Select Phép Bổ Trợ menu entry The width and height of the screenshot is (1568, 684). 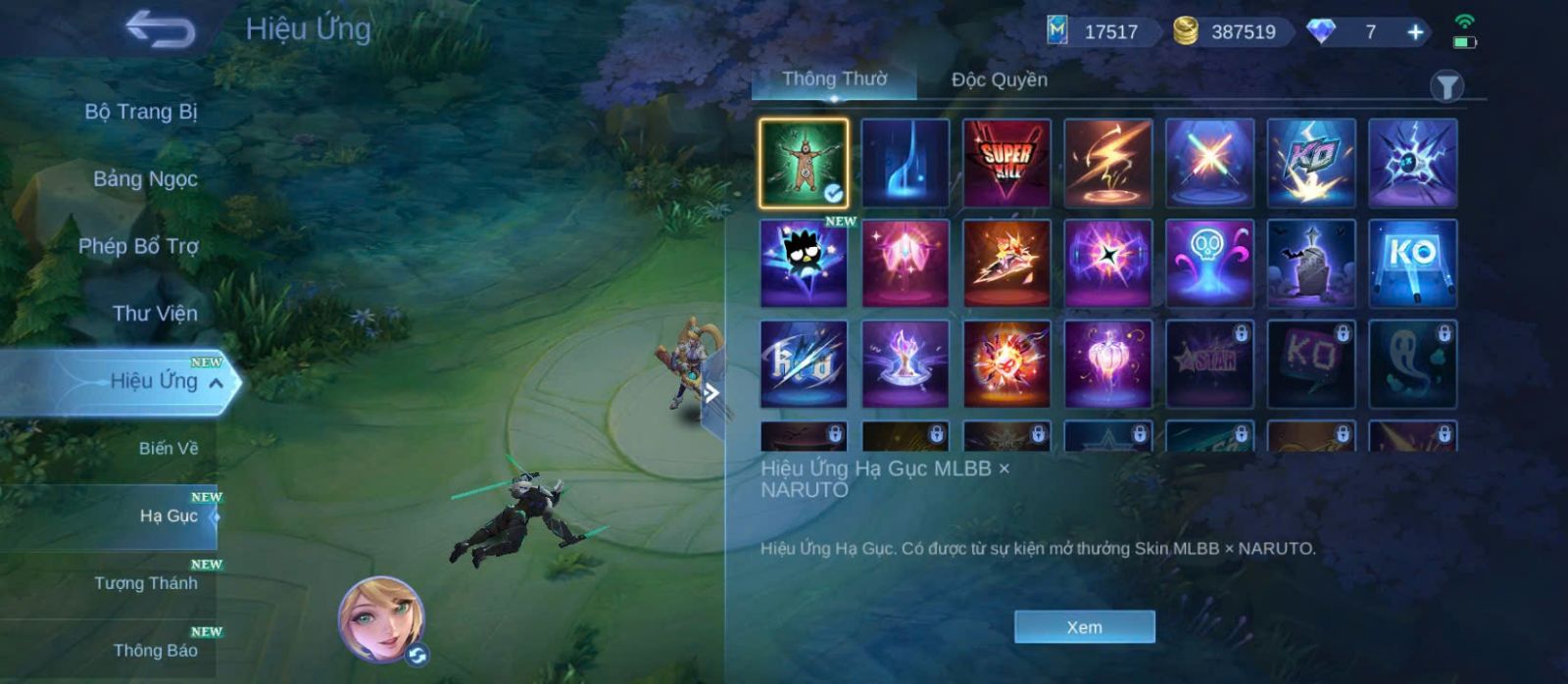coord(138,246)
